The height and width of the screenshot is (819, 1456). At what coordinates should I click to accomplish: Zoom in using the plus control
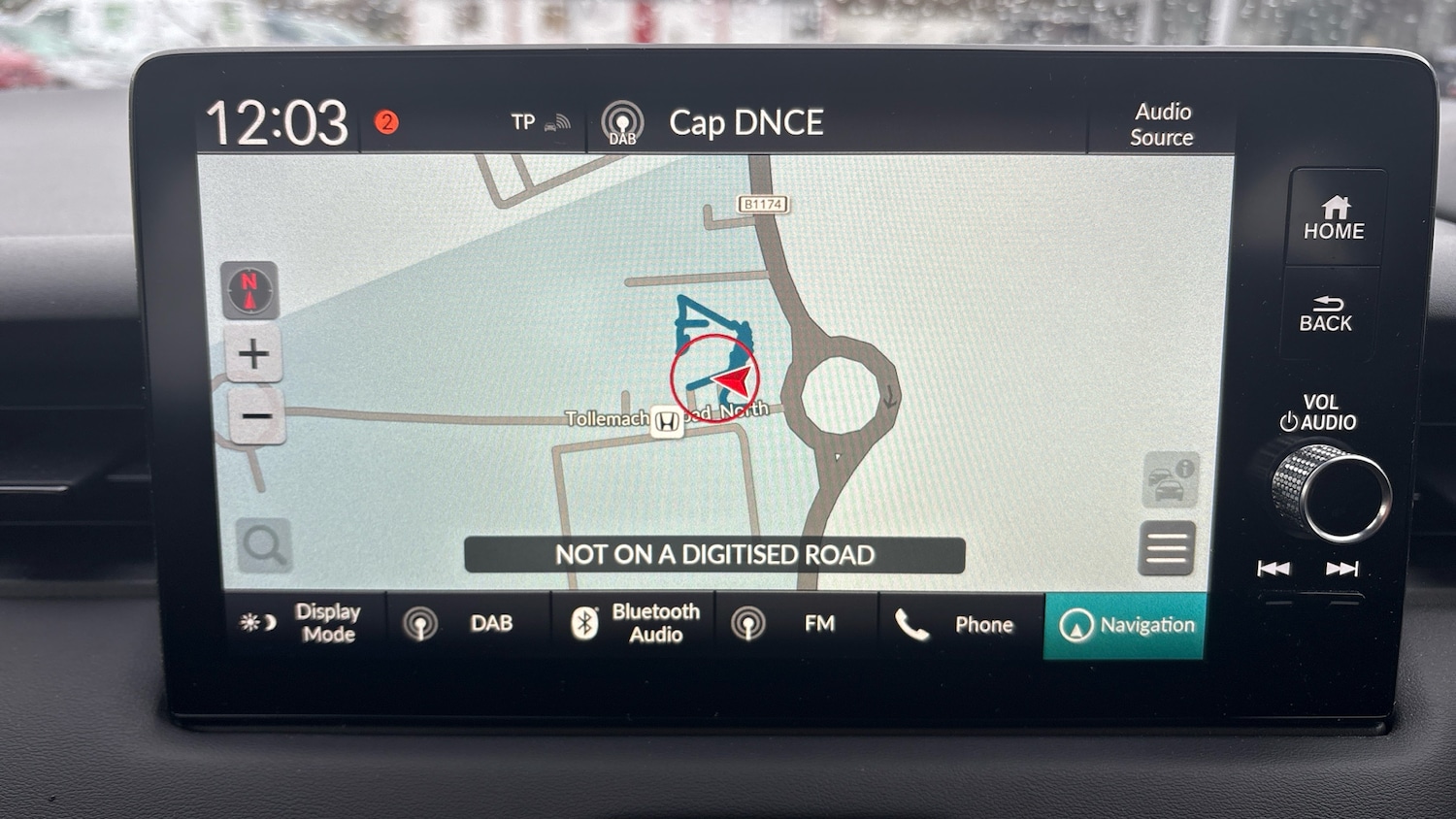251,353
